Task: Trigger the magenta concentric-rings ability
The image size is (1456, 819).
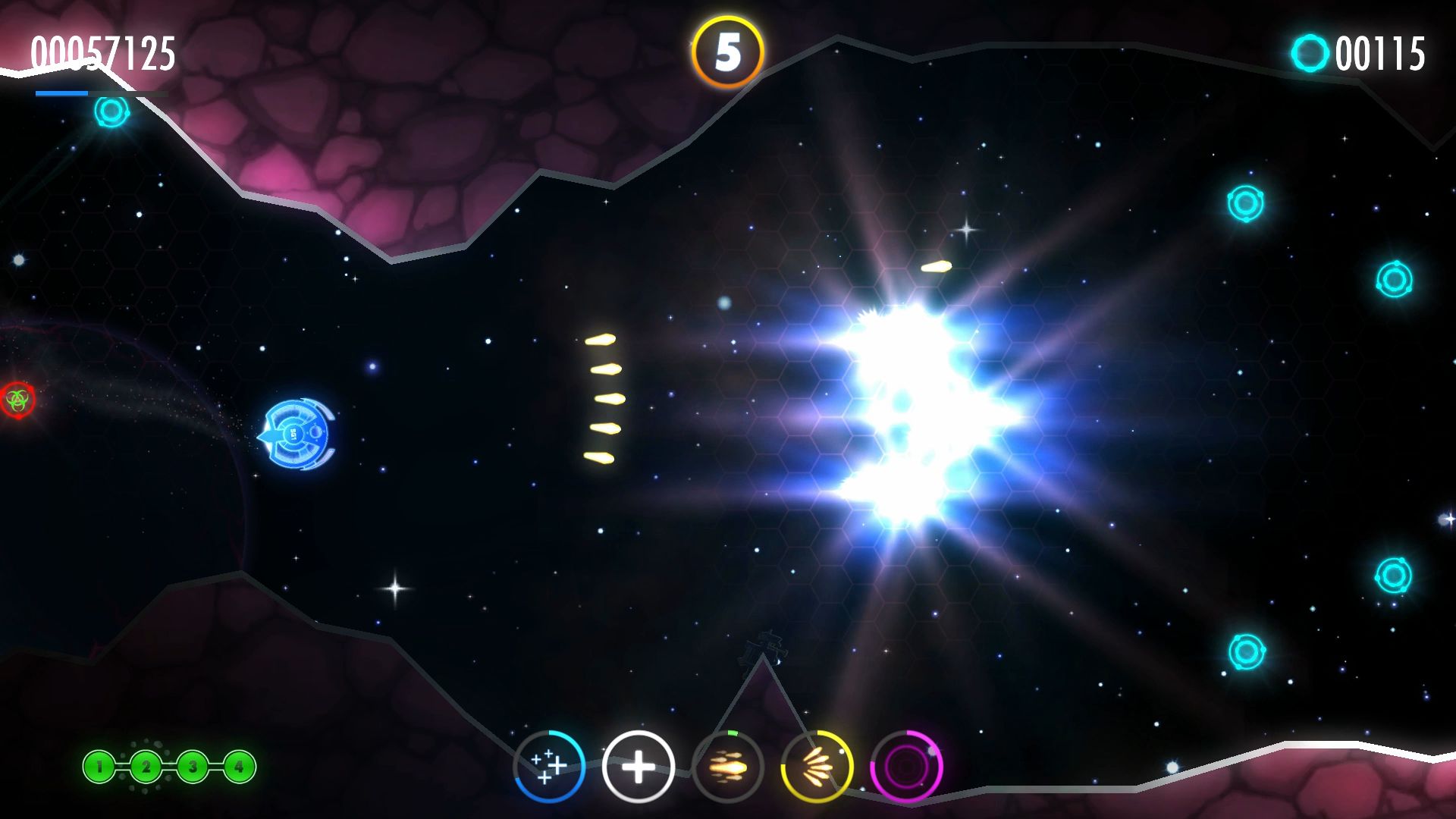Action: pyautogui.click(x=906, y=767)
